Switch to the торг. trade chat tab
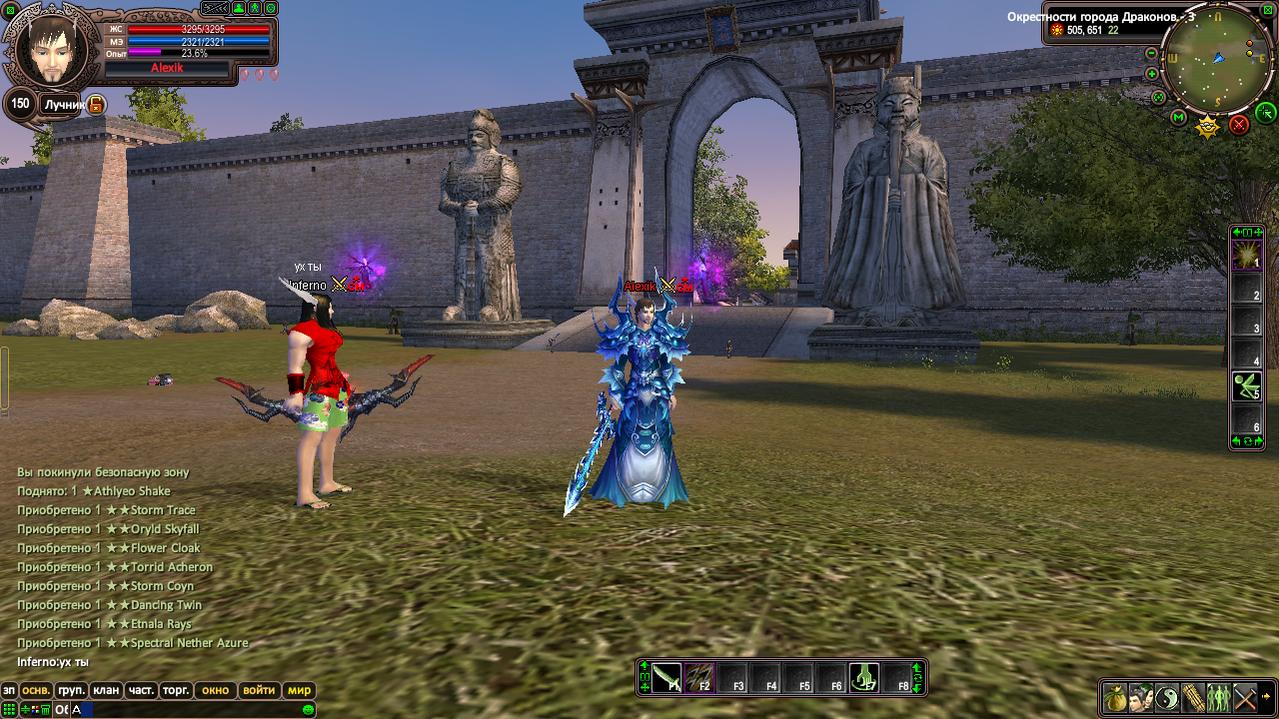The height and width of the screenshot is (719, 1279). click(x=176, y=690)
